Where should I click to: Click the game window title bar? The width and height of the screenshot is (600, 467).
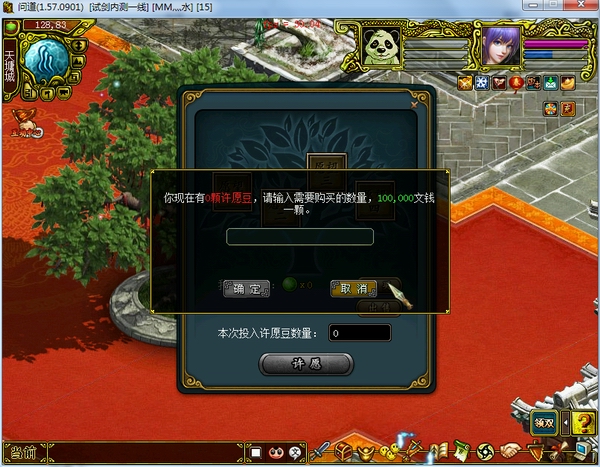[300, 7]
